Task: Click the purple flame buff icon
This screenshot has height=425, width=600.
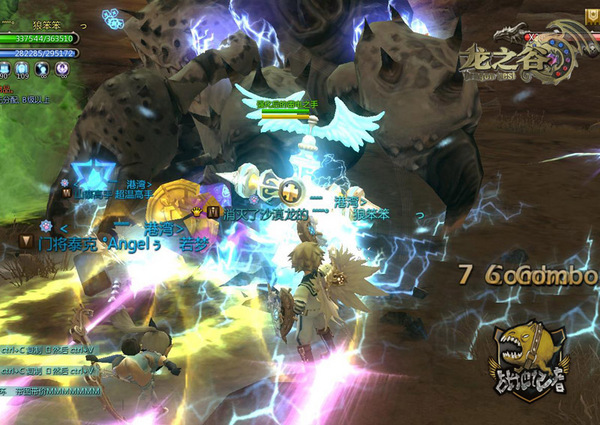Action: coord(62,68)
